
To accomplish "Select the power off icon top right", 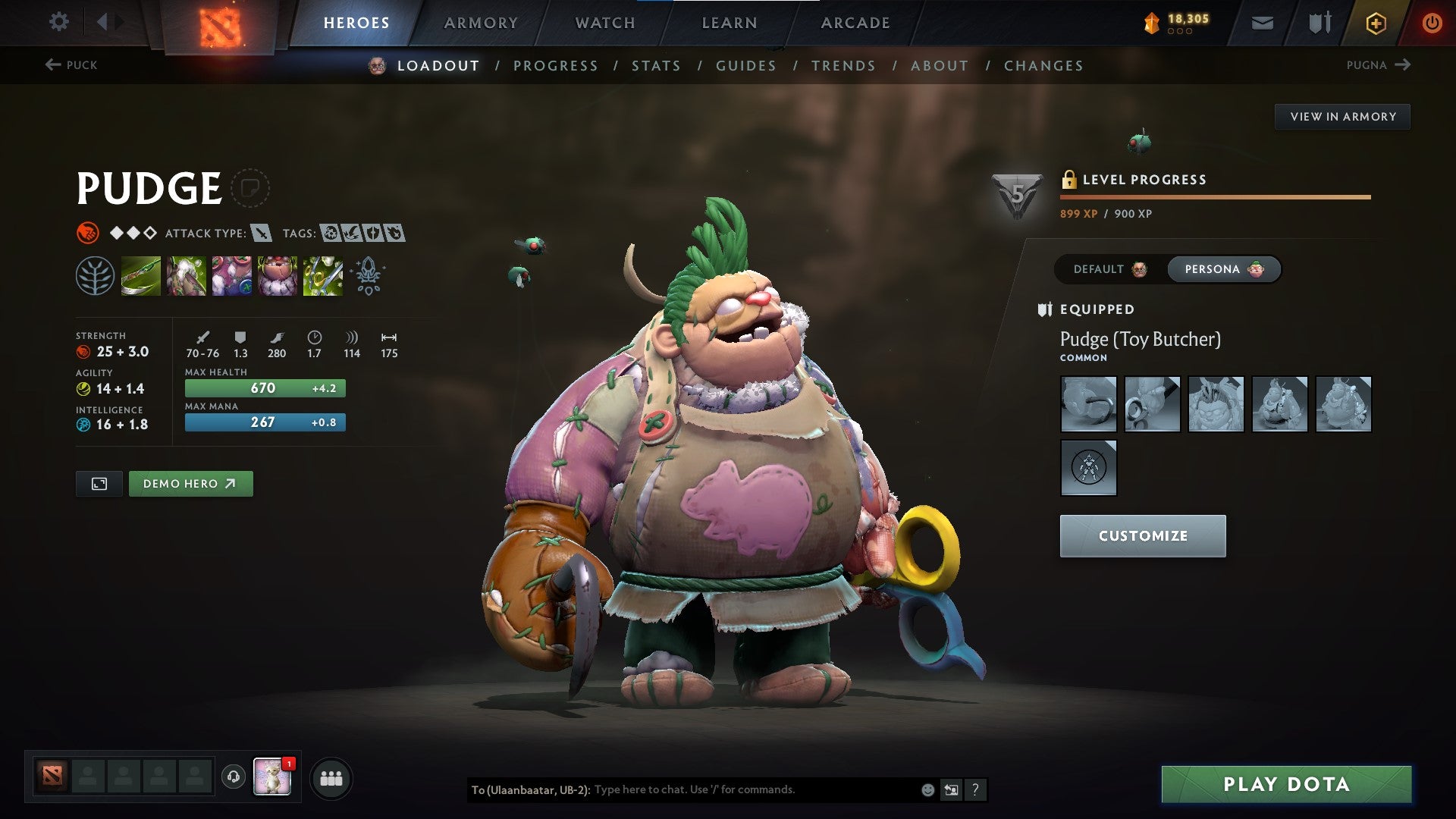I will tap(1432, 23).
